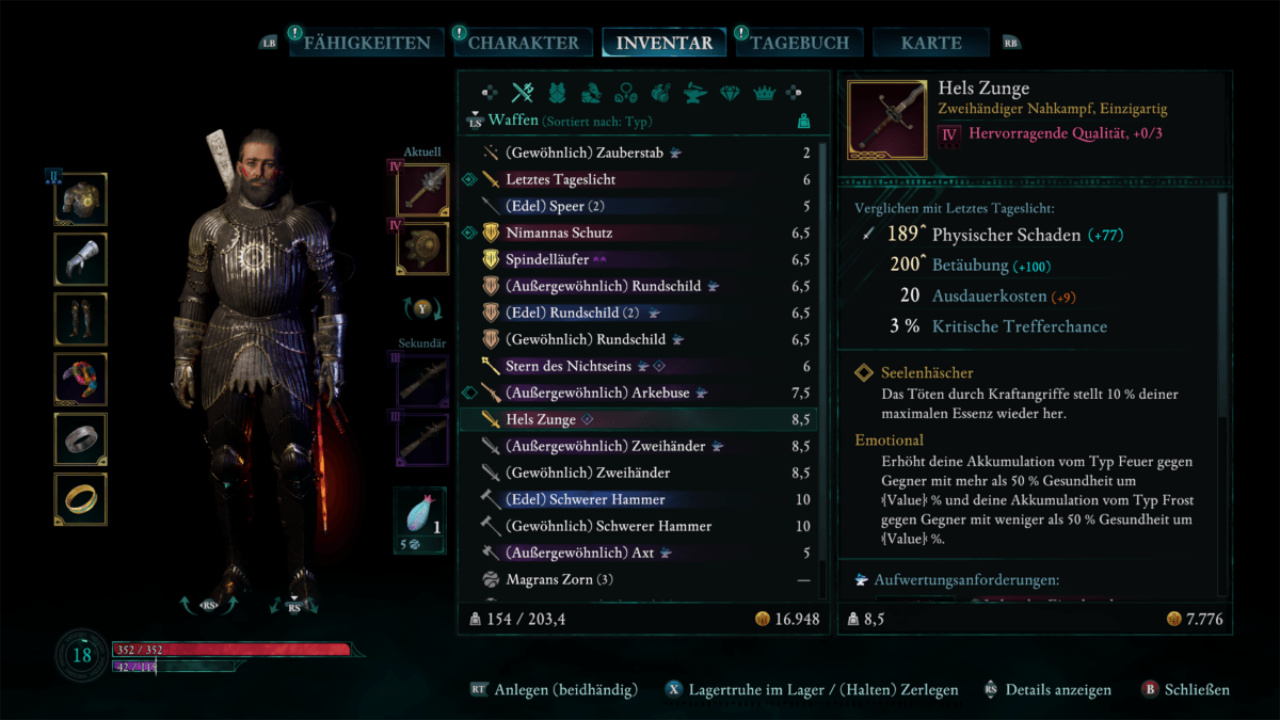Select the gold ring equipment slot
Viewport: 1280px width, 720px height.
click(x=80, y=500)
